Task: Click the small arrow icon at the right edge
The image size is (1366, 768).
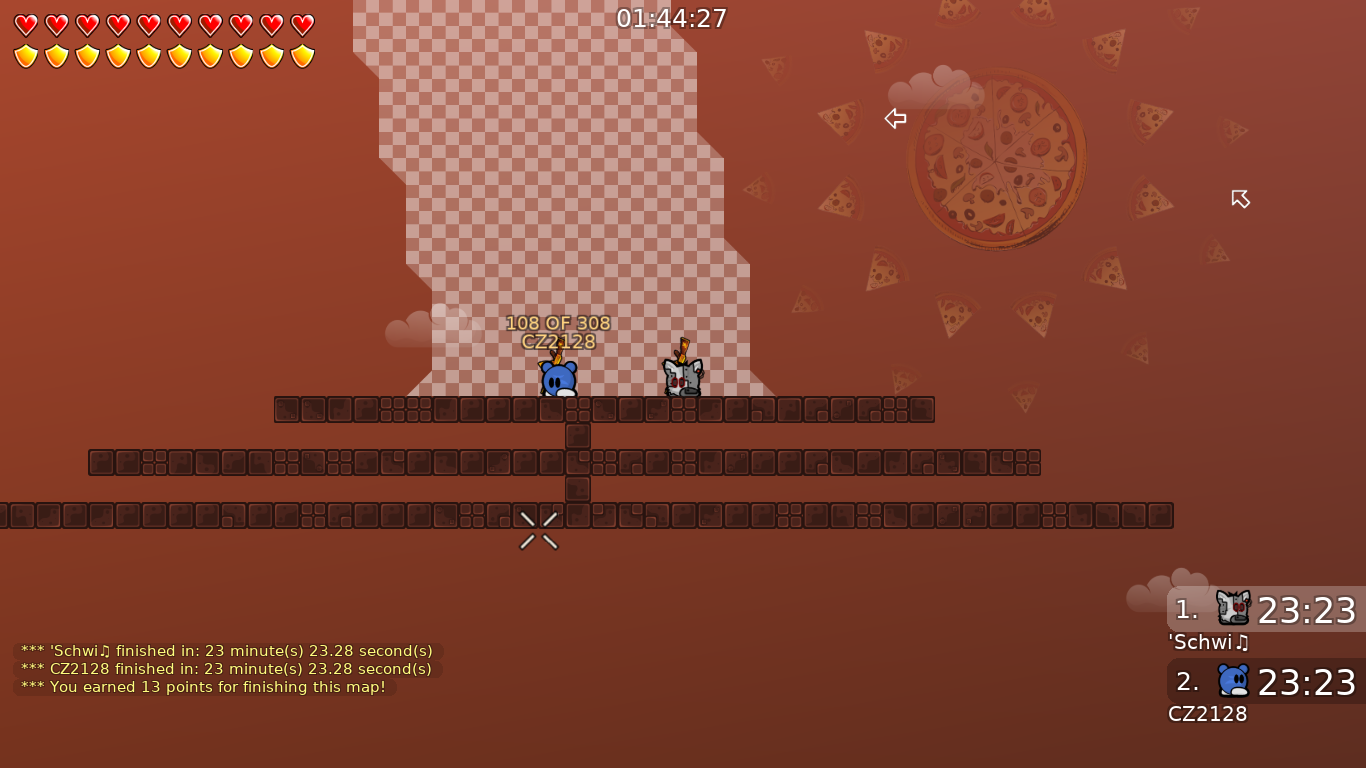Action: [1240, 199]
